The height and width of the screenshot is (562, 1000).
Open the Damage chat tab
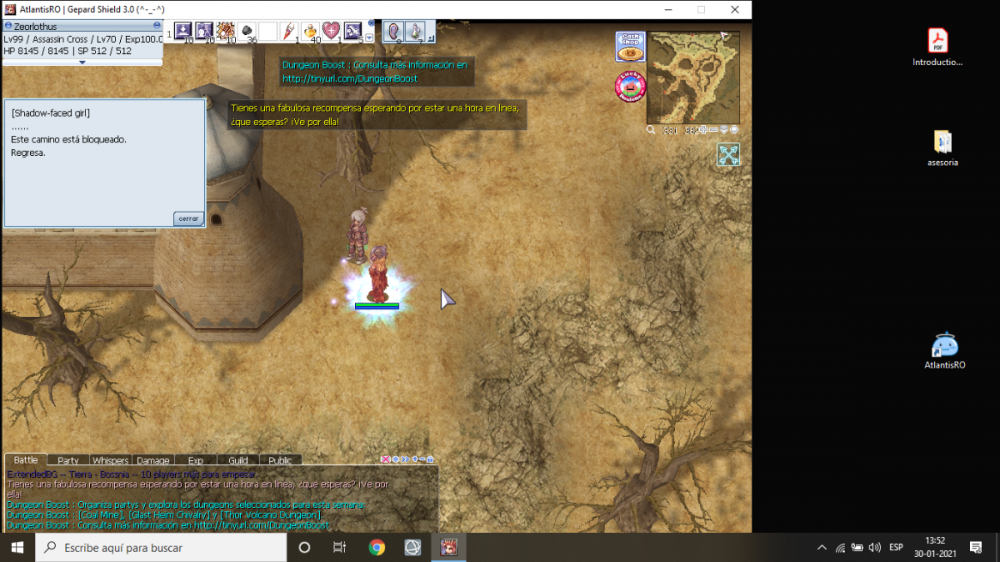pyautogui.click(x=153, y=461)
